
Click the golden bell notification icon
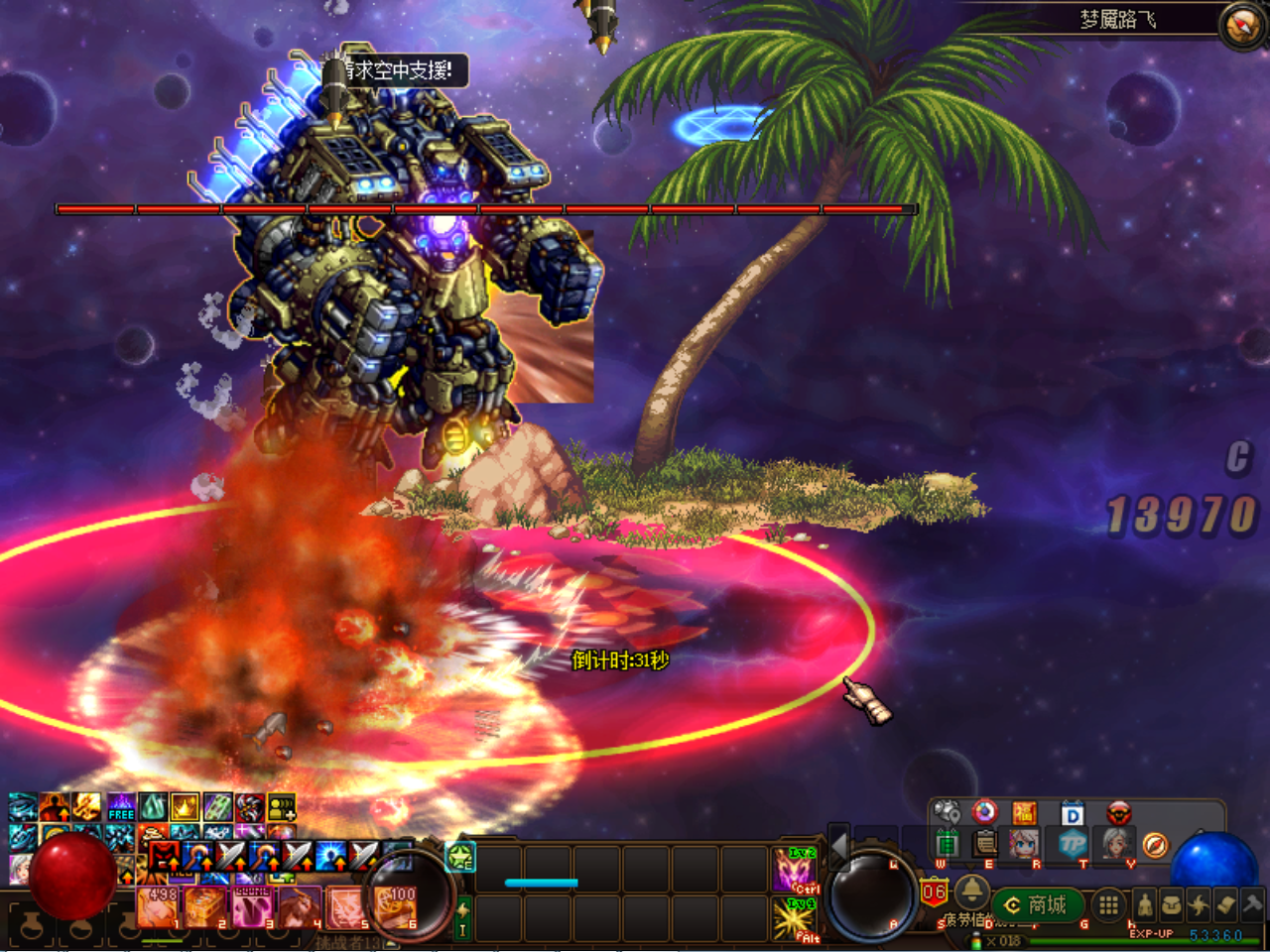coord(971,892)
